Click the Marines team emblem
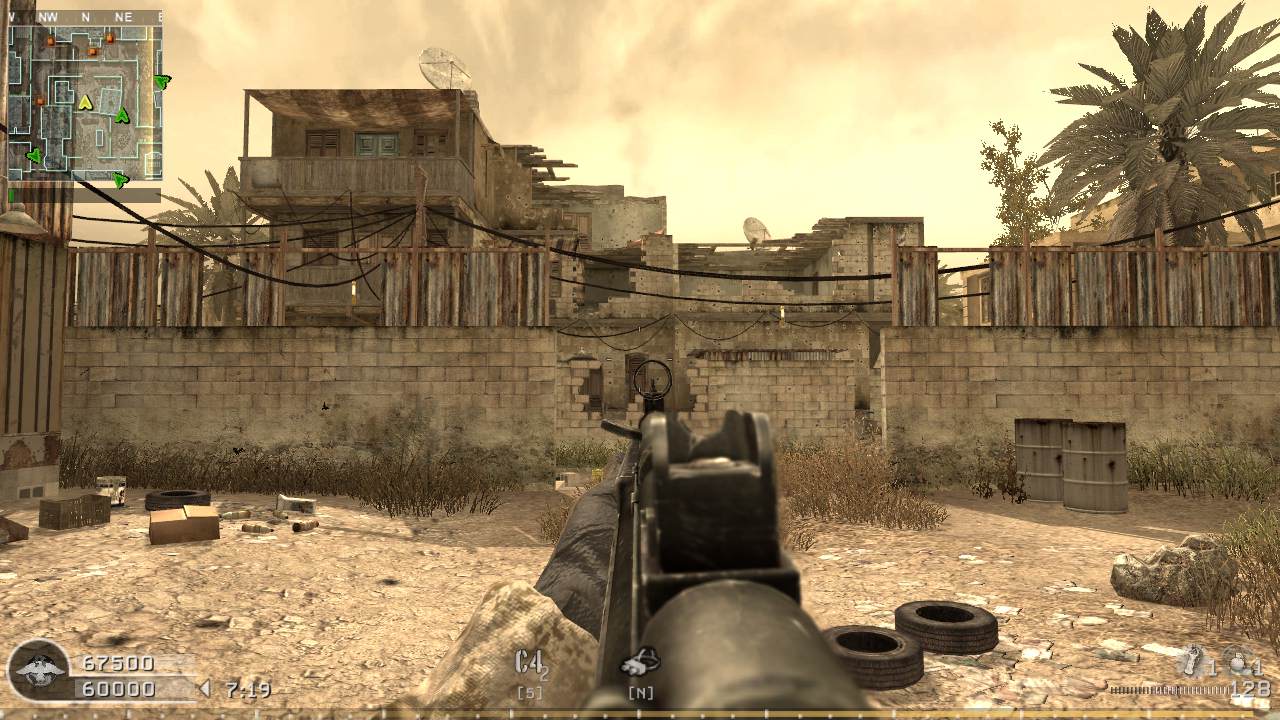This screenshot has height=720, width=1280. 39,669
